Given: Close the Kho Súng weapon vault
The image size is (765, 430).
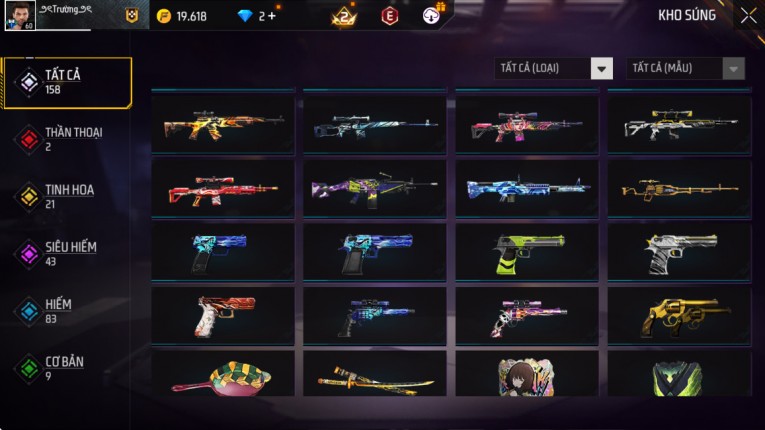Looking at the screenshot, I should [x=748, y=16].
